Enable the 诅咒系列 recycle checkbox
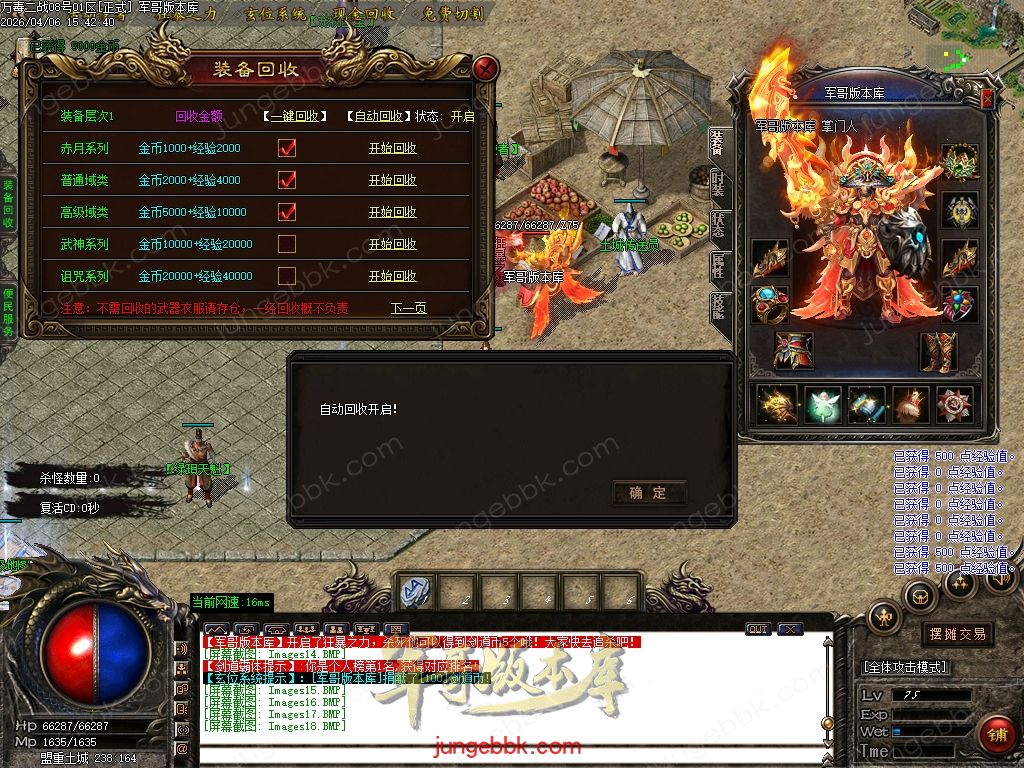Viewport: 1024px width, 768px height. [x=287, y=276]
